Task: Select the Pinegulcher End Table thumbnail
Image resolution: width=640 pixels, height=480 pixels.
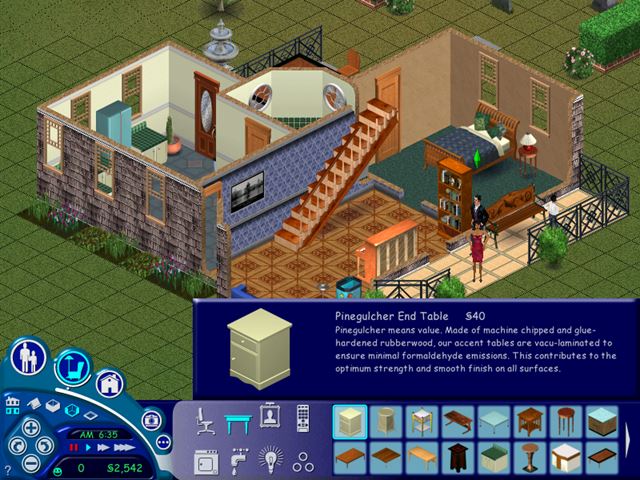Action: pos(350,421)
